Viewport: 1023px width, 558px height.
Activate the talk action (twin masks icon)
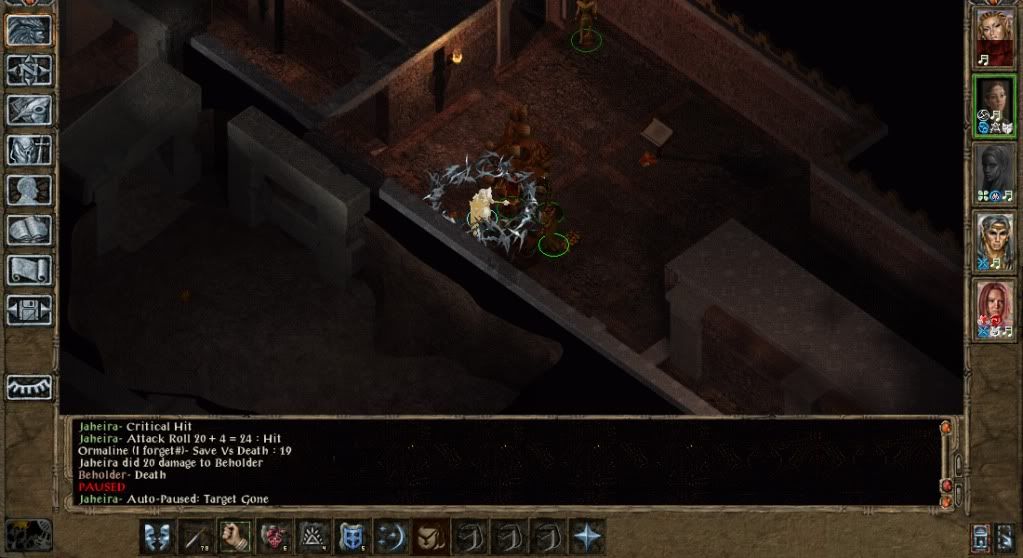click(x=155, y=536)
